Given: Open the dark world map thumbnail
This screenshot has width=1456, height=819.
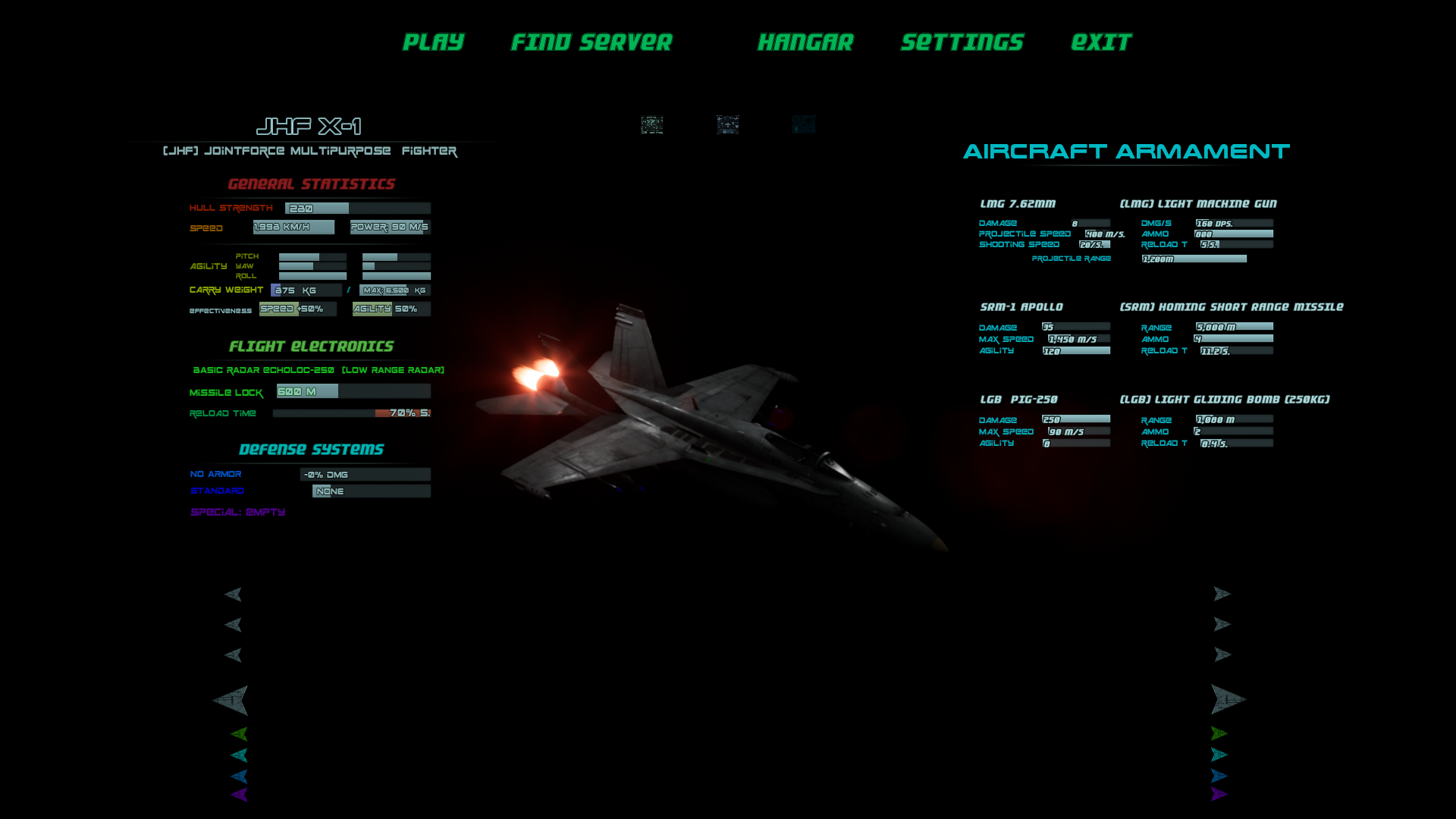Looking at the screenshot, I should click(x=804, y=124).
